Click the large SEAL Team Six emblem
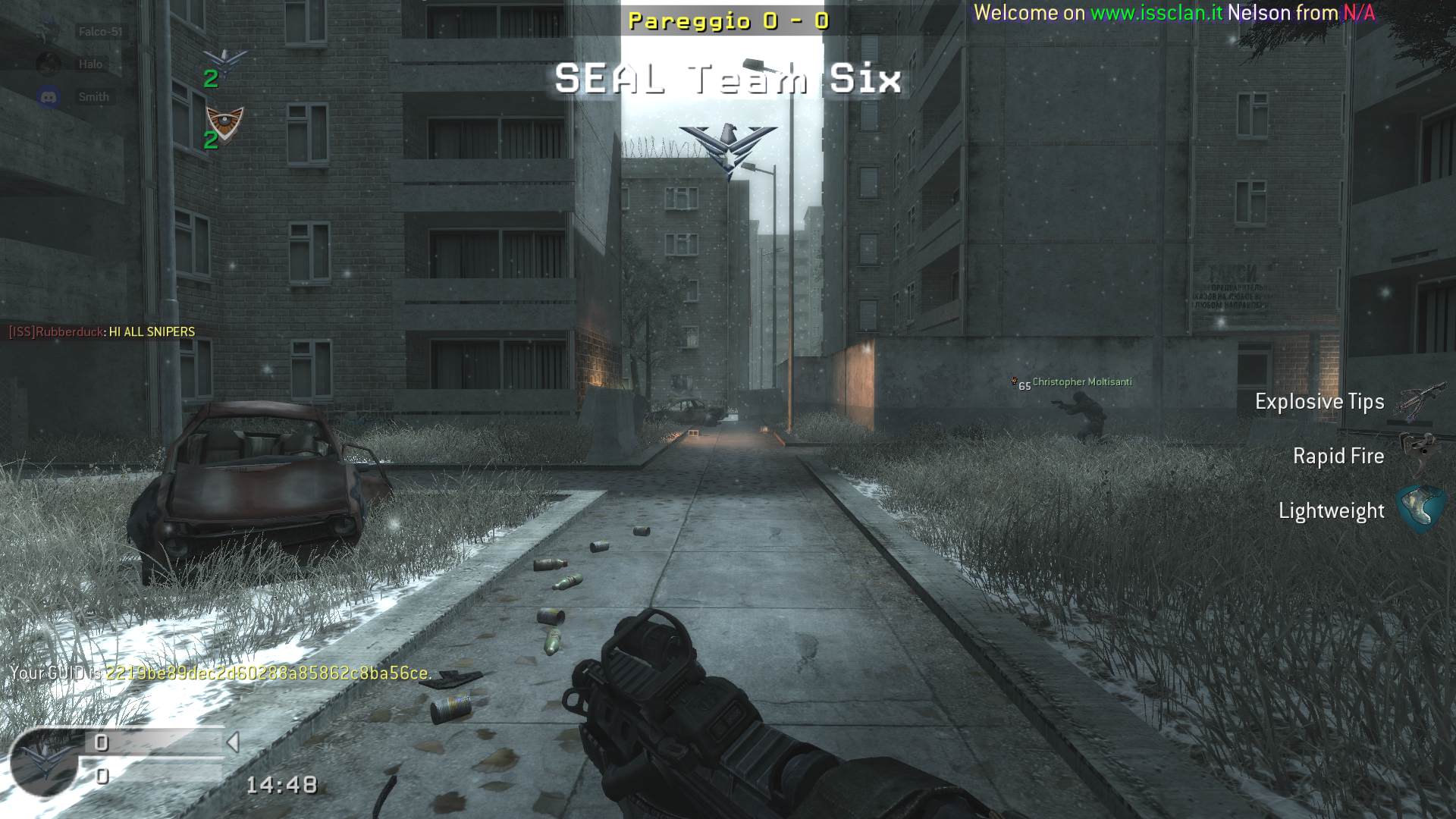The width and height of the screenshot is (1456, 819). click(728, 148)
